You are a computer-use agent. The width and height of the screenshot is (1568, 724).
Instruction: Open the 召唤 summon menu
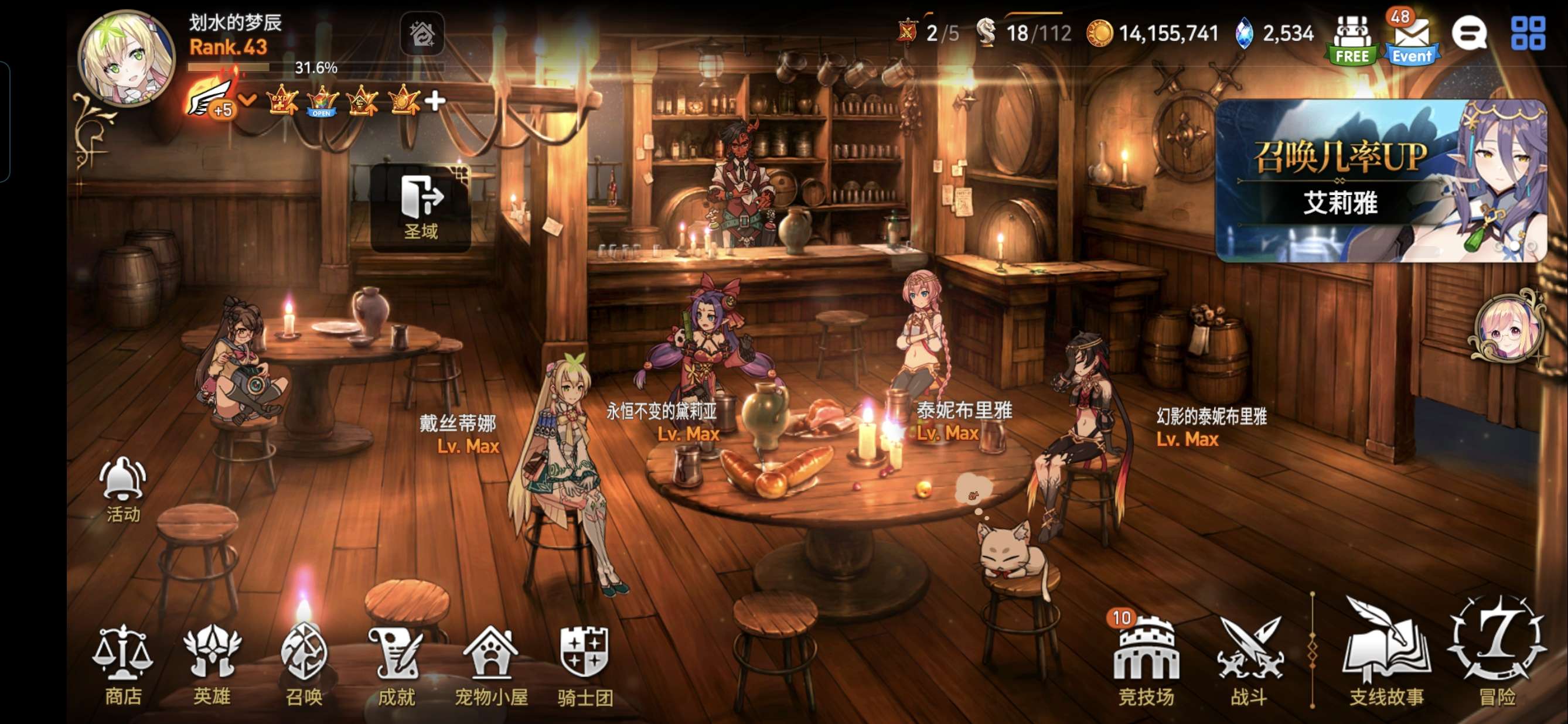click(x=304, y=664)
